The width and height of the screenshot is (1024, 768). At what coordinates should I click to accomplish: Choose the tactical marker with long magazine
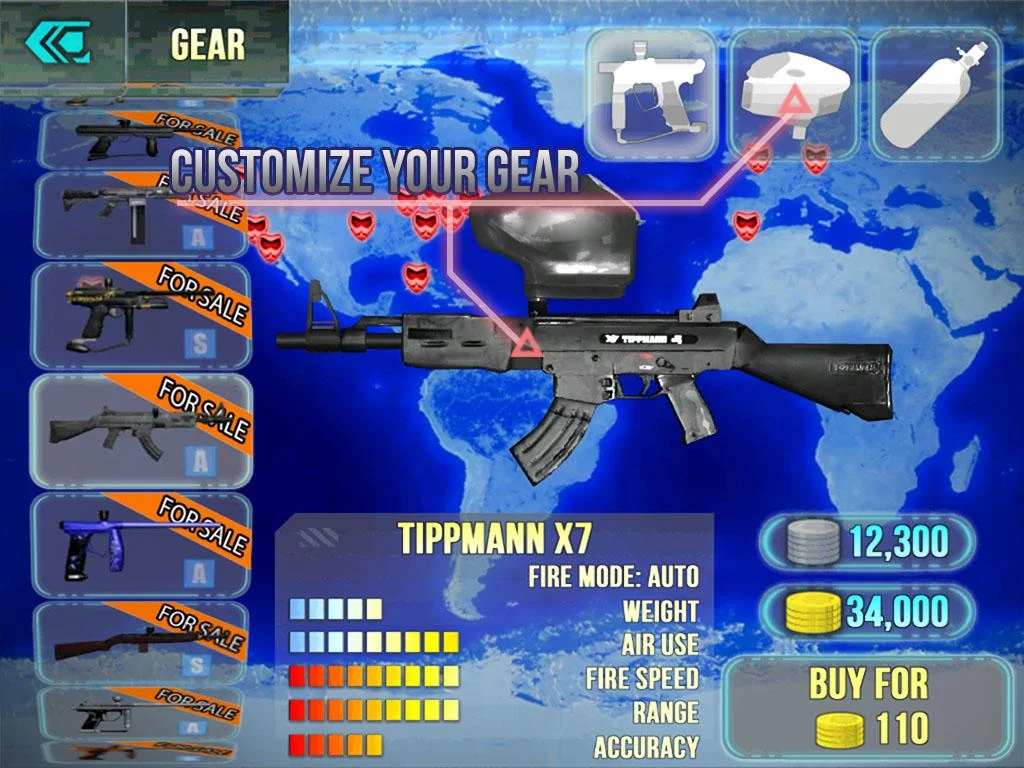point(138,213)
